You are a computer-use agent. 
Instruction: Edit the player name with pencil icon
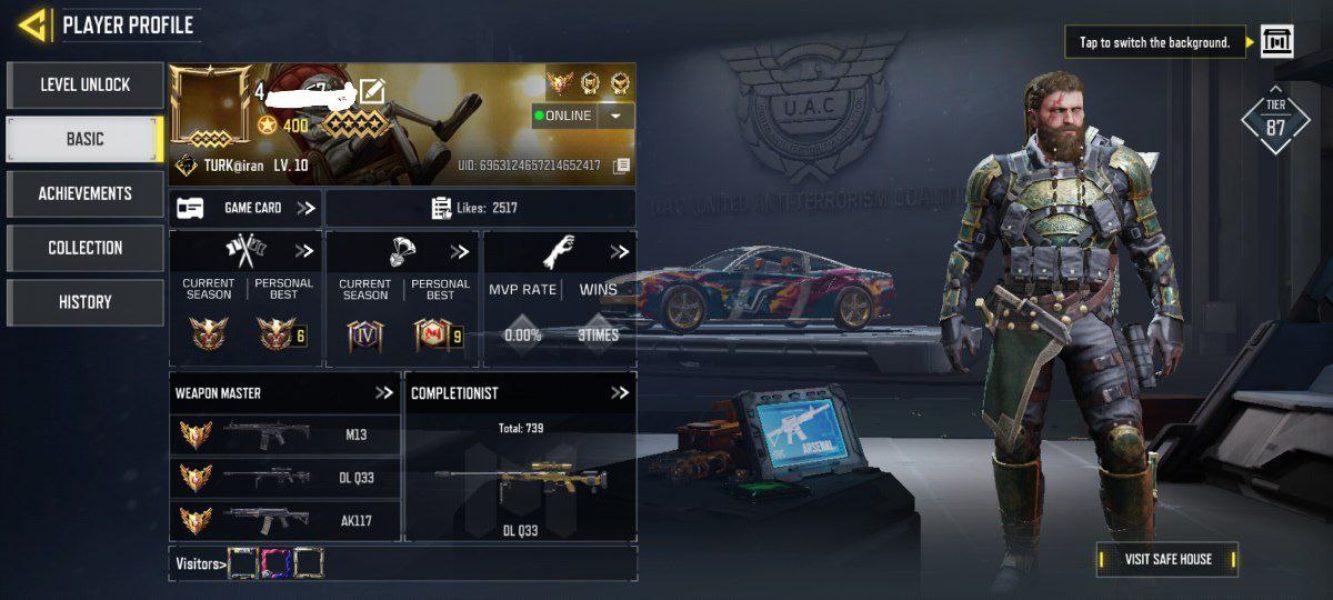(x=371, y=92)
